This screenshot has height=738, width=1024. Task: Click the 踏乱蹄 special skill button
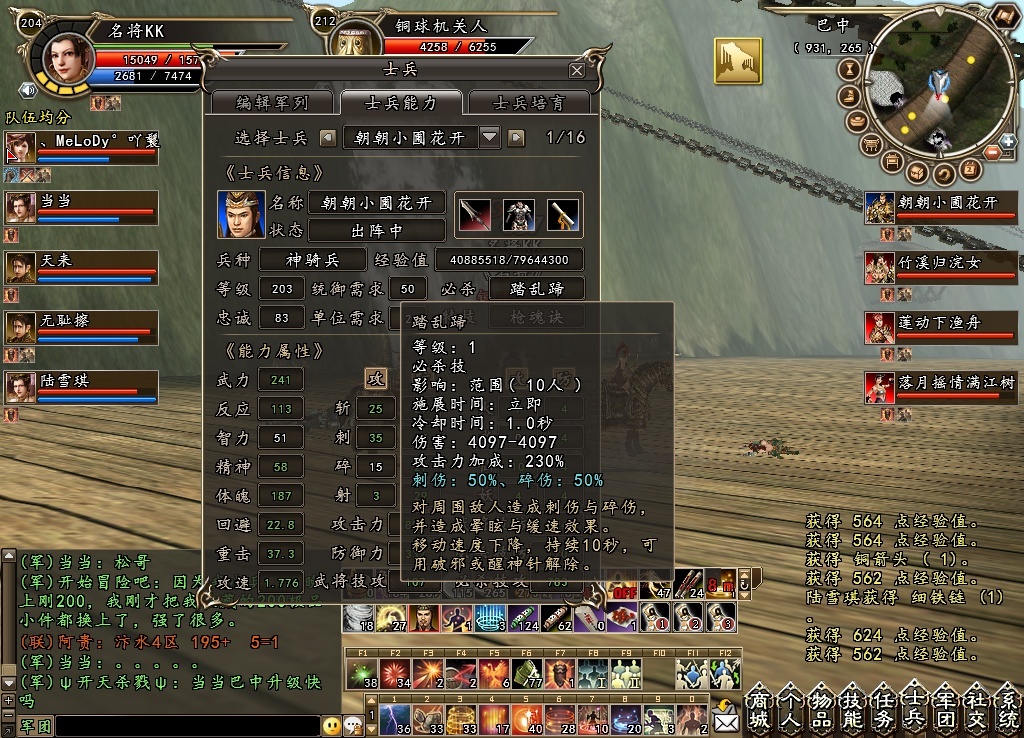[536, 289]
